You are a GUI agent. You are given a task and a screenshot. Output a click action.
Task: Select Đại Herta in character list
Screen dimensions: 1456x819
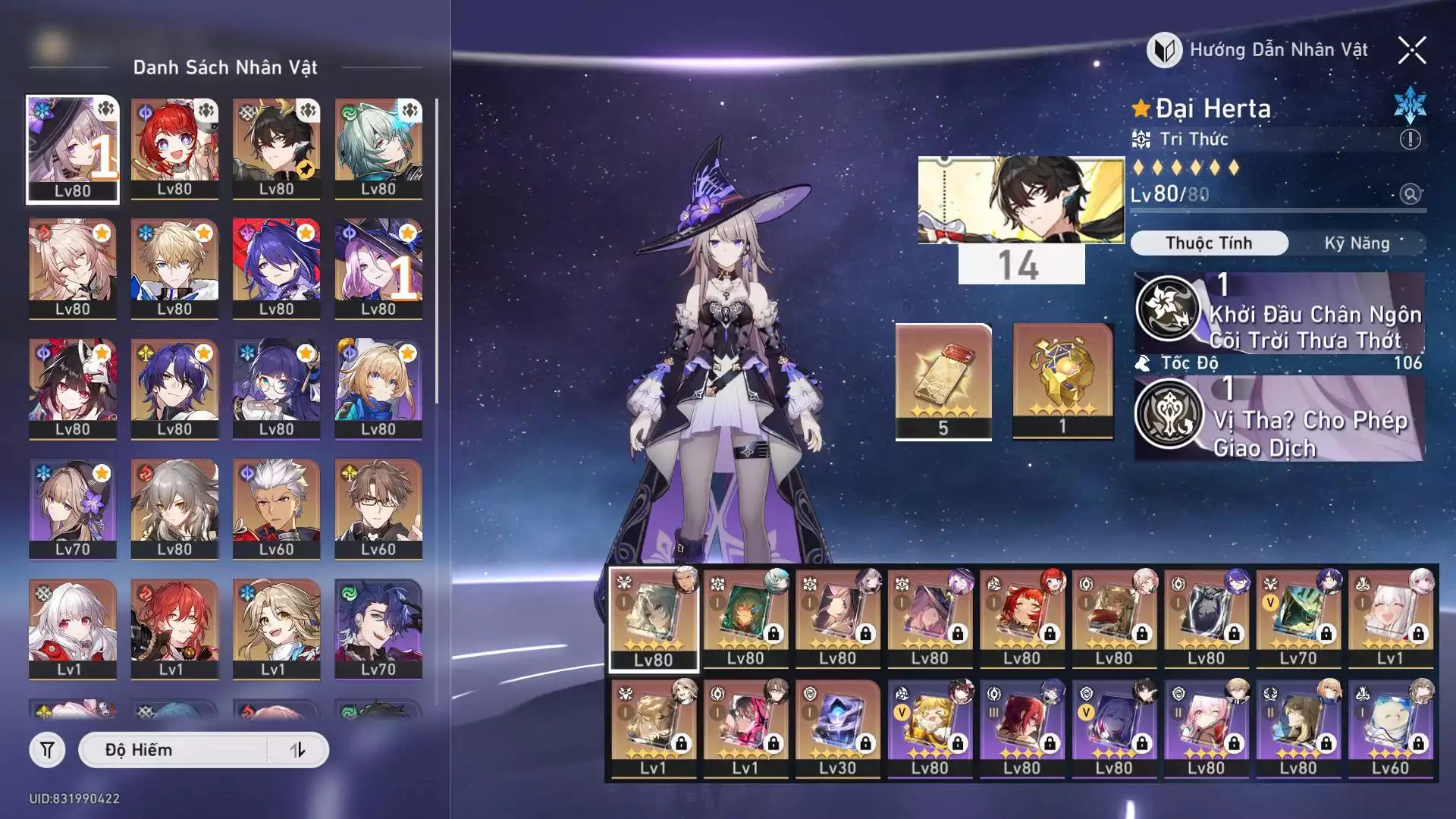73,149
